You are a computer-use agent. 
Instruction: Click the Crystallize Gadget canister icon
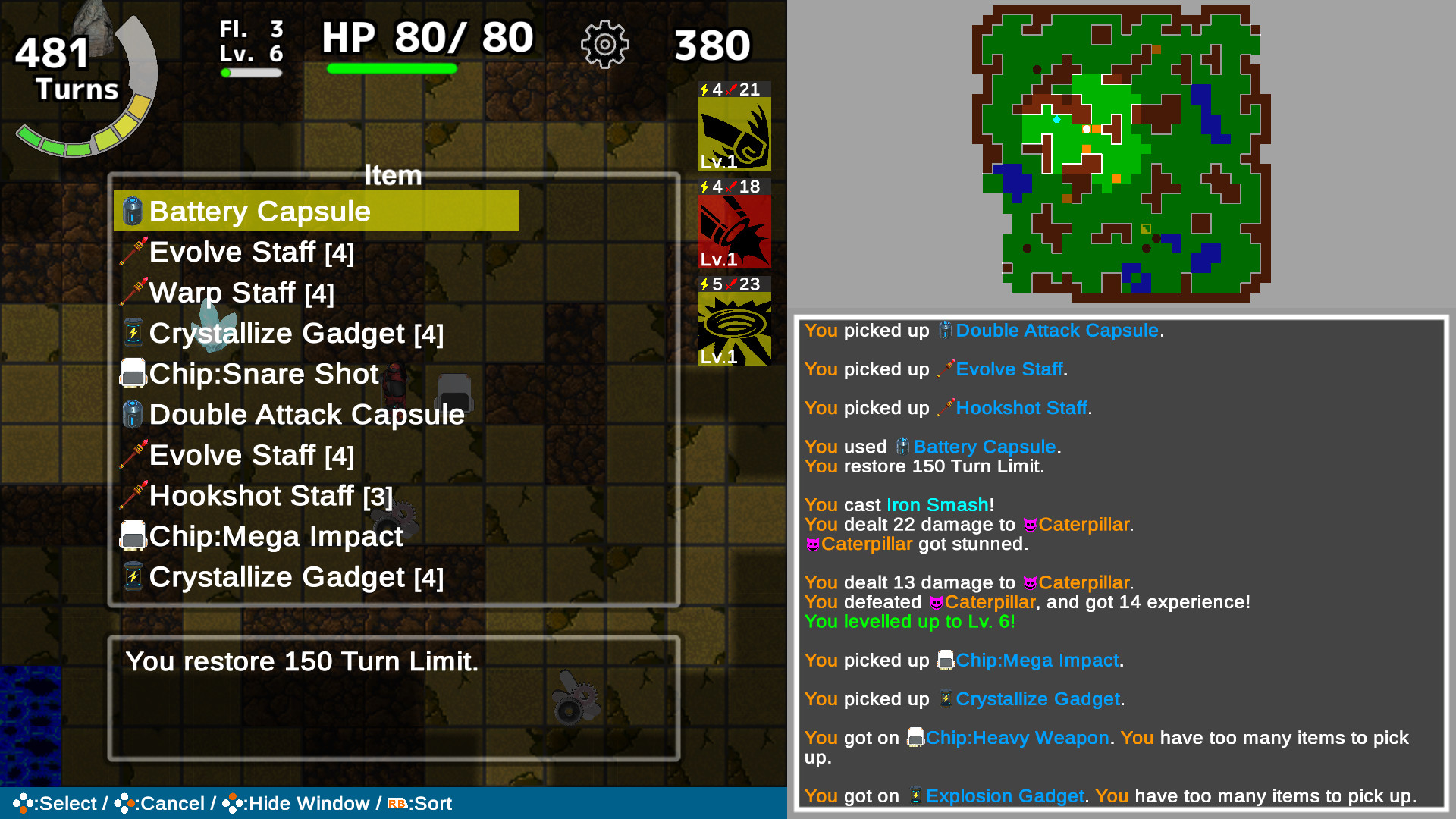click(x=133, y=333)
